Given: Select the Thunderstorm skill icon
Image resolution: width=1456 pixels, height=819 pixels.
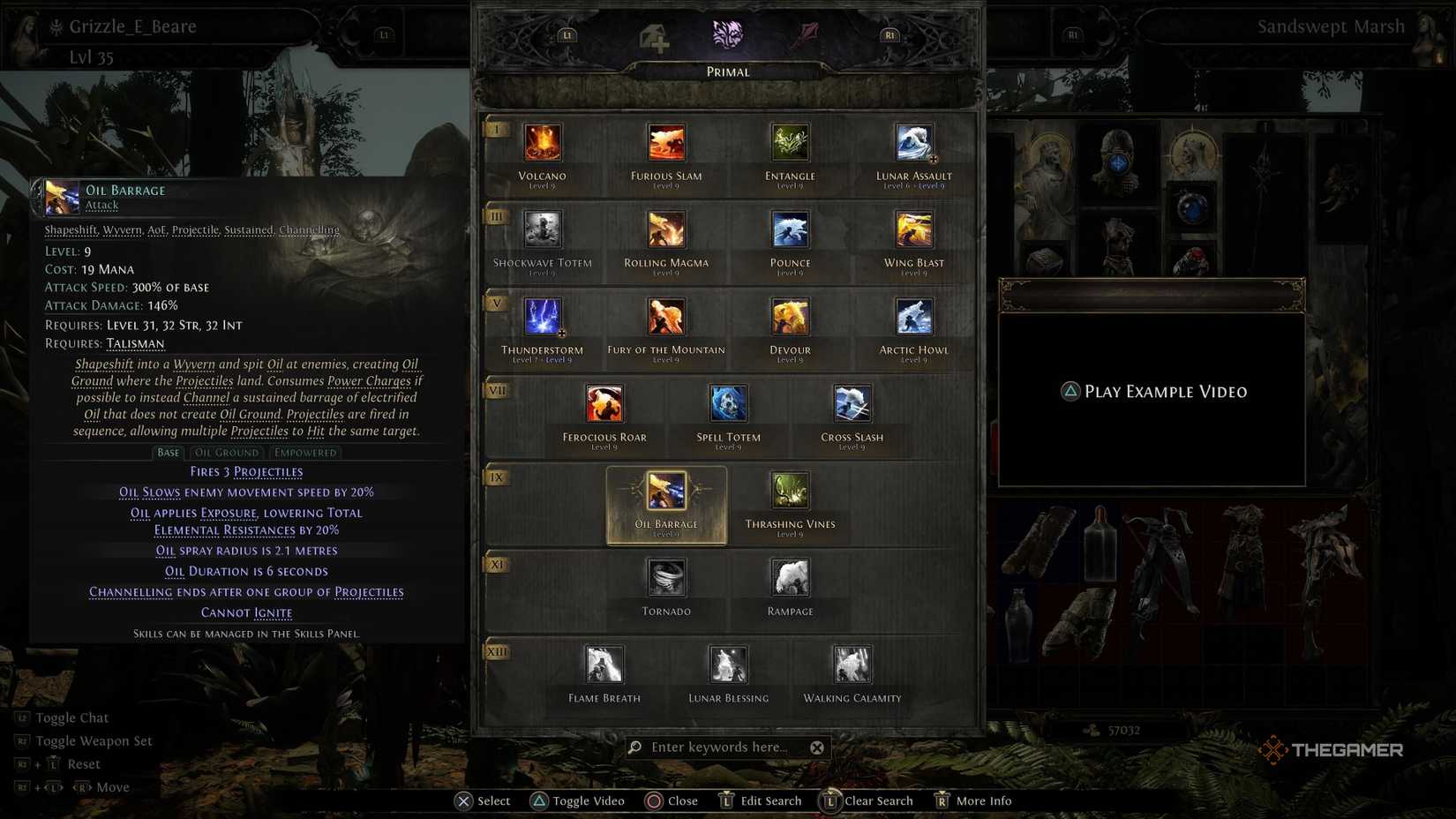Looking at the screenshot, I should [x=542, y=316].
